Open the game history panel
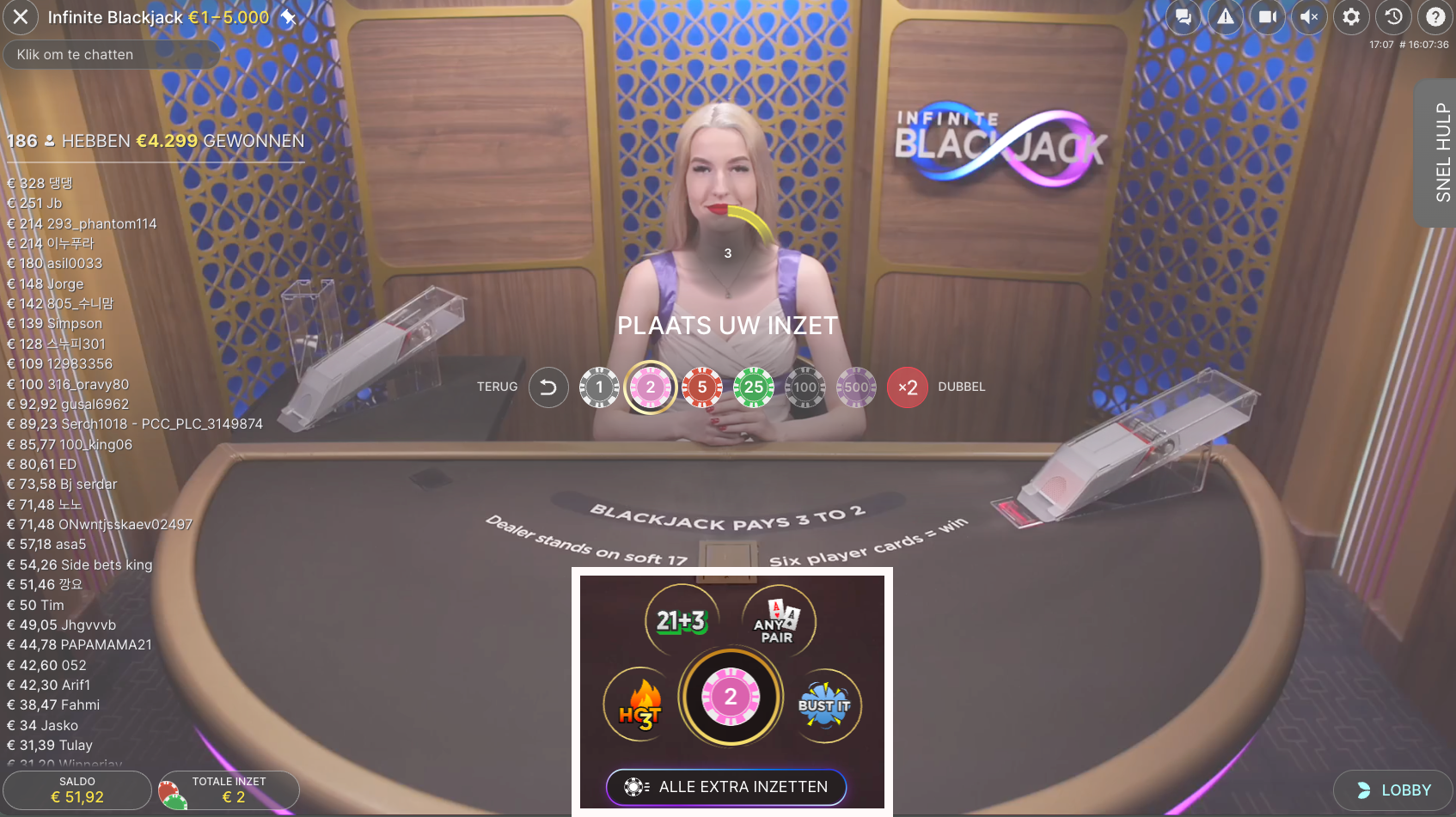The width and height of the screenshot is (1456, 817). click(x=1393, y=17)
